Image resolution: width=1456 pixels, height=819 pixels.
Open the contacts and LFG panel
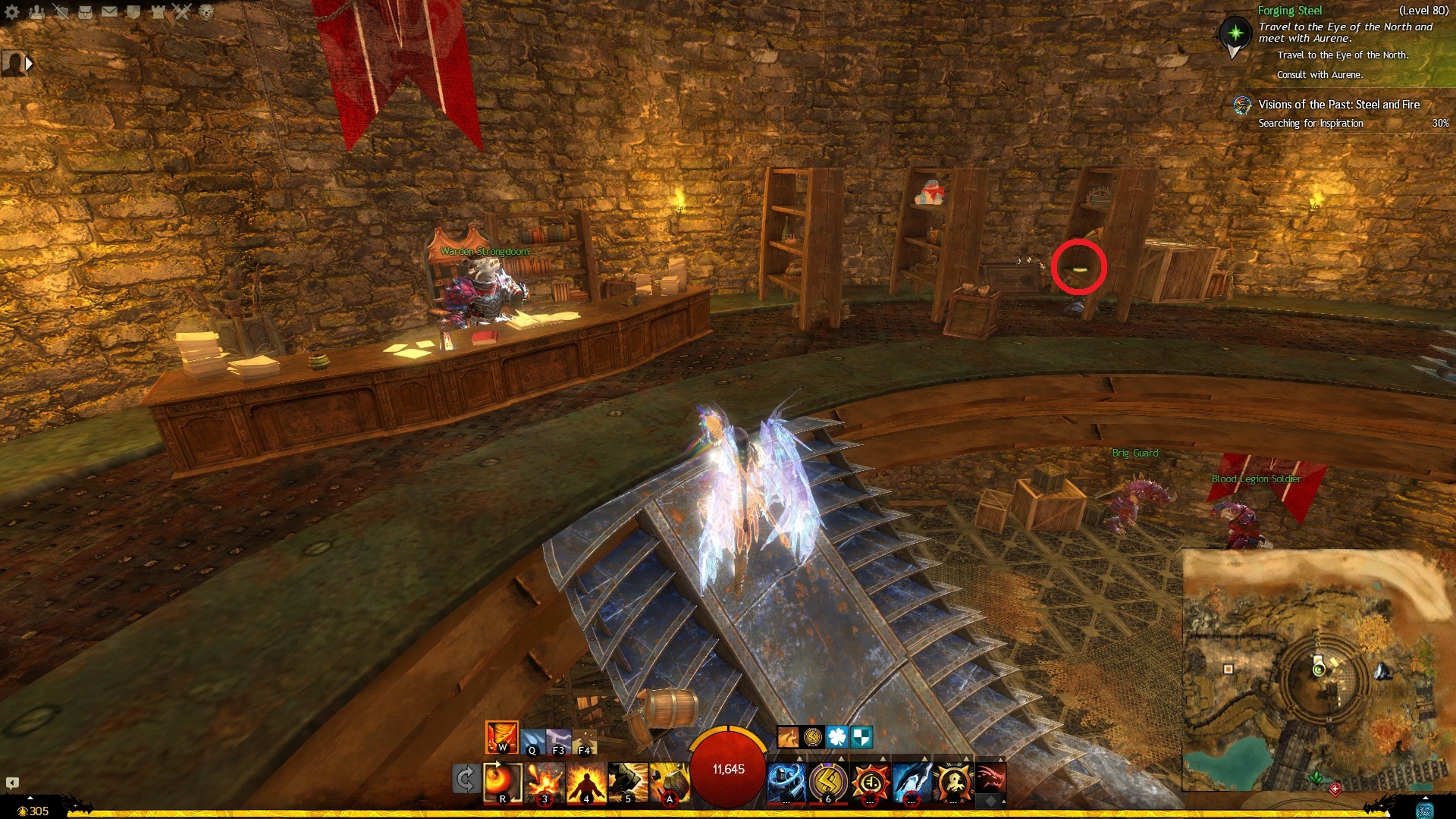(x=36, y=11)
